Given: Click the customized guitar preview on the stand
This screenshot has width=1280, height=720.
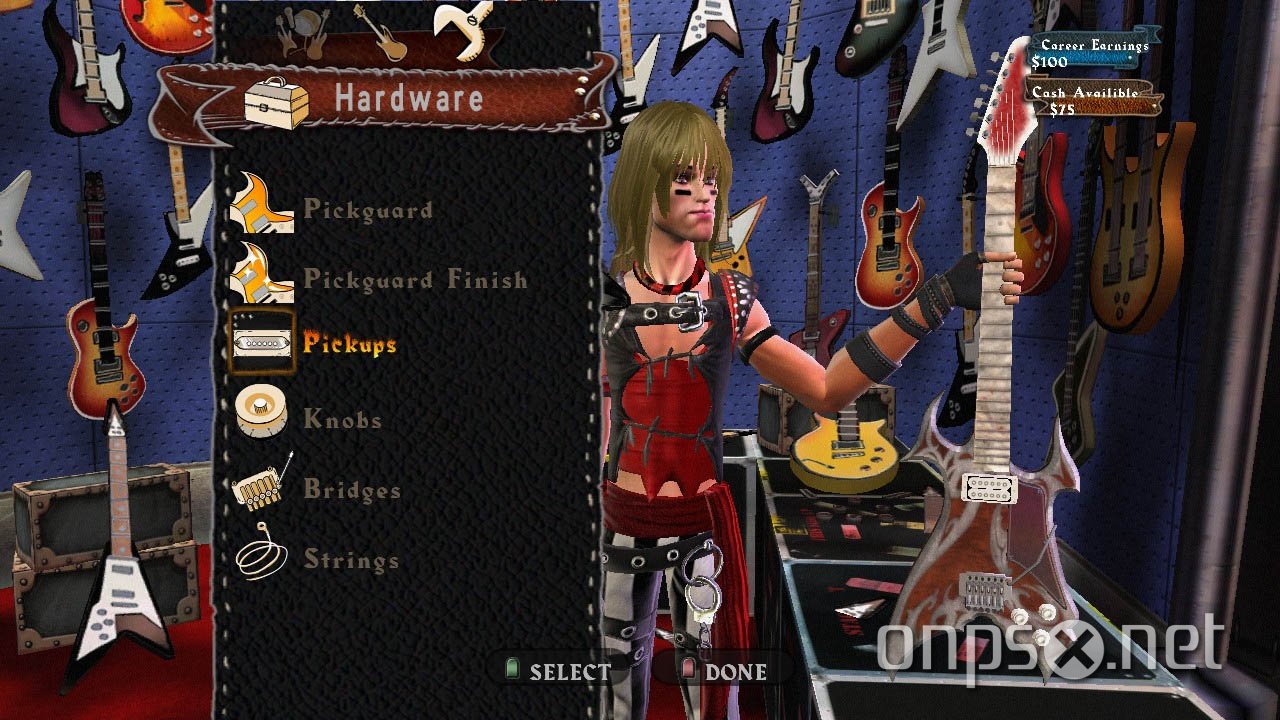Looking at the screenshot, I should pyautogui.click(x=990, y=470).
